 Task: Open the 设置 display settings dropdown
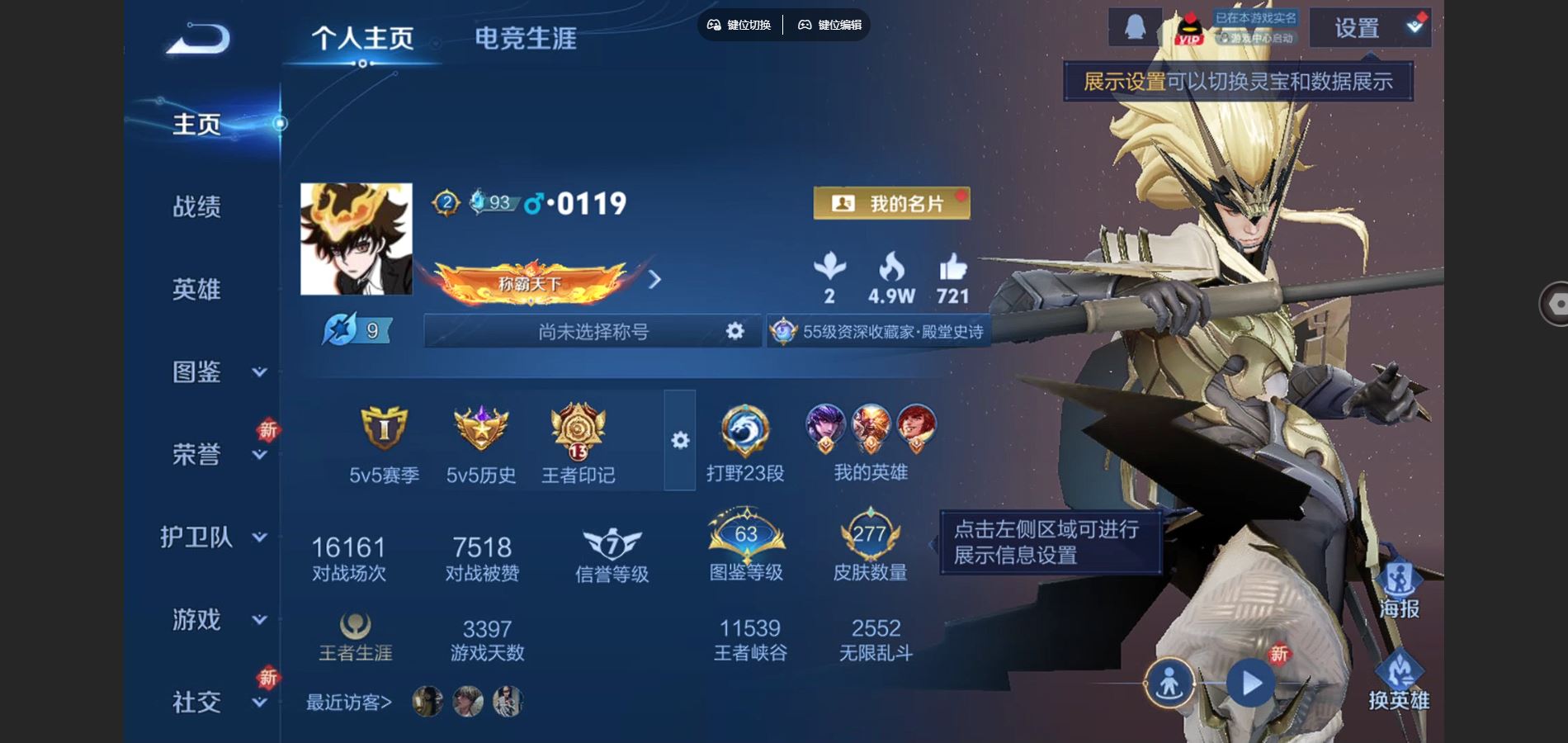point(1370,28)
